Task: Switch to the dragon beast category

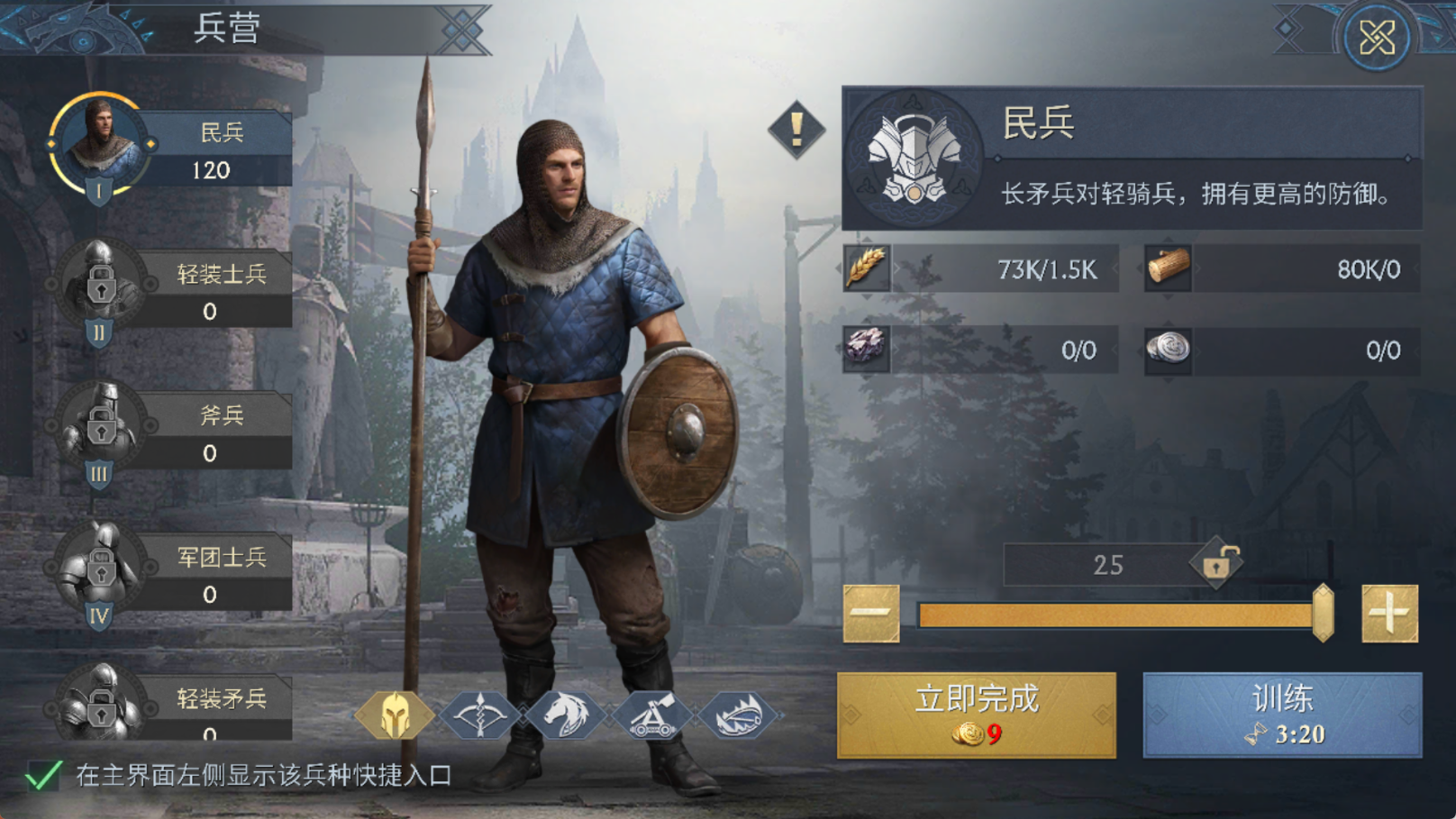Action: point(737,715)
